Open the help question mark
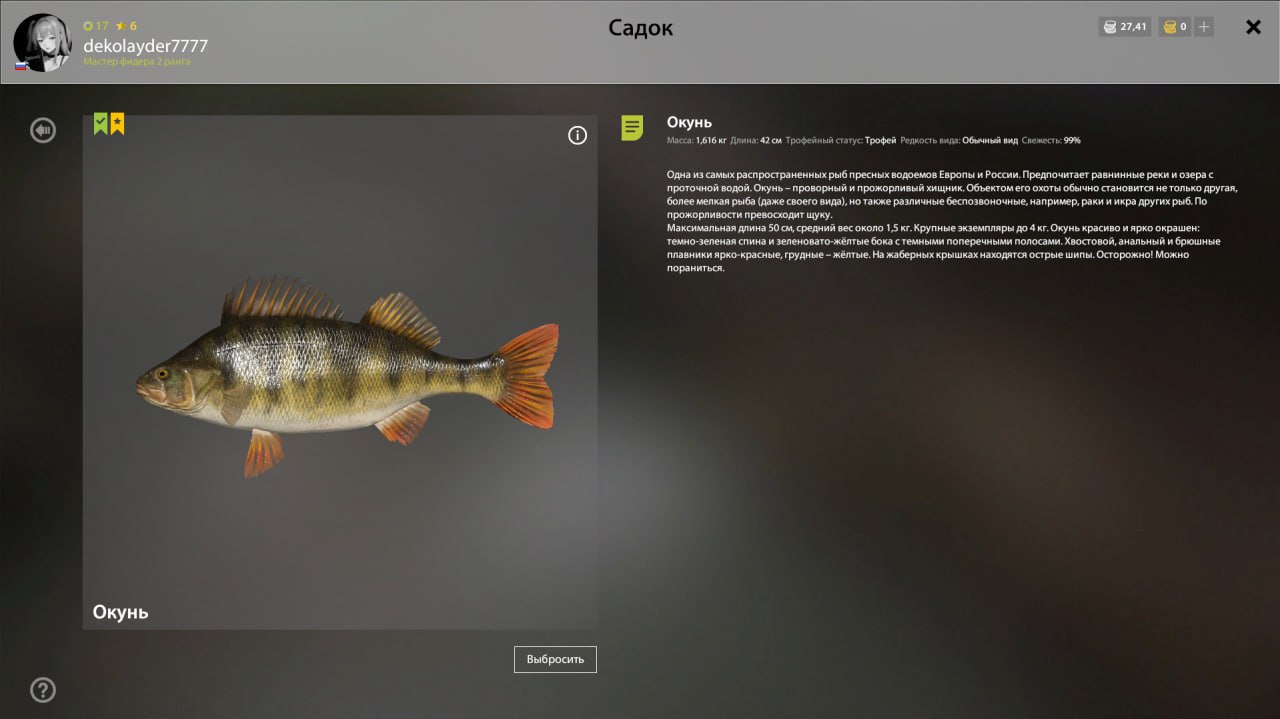Screen dimensions: 1280x719 (x=43, y=690)
